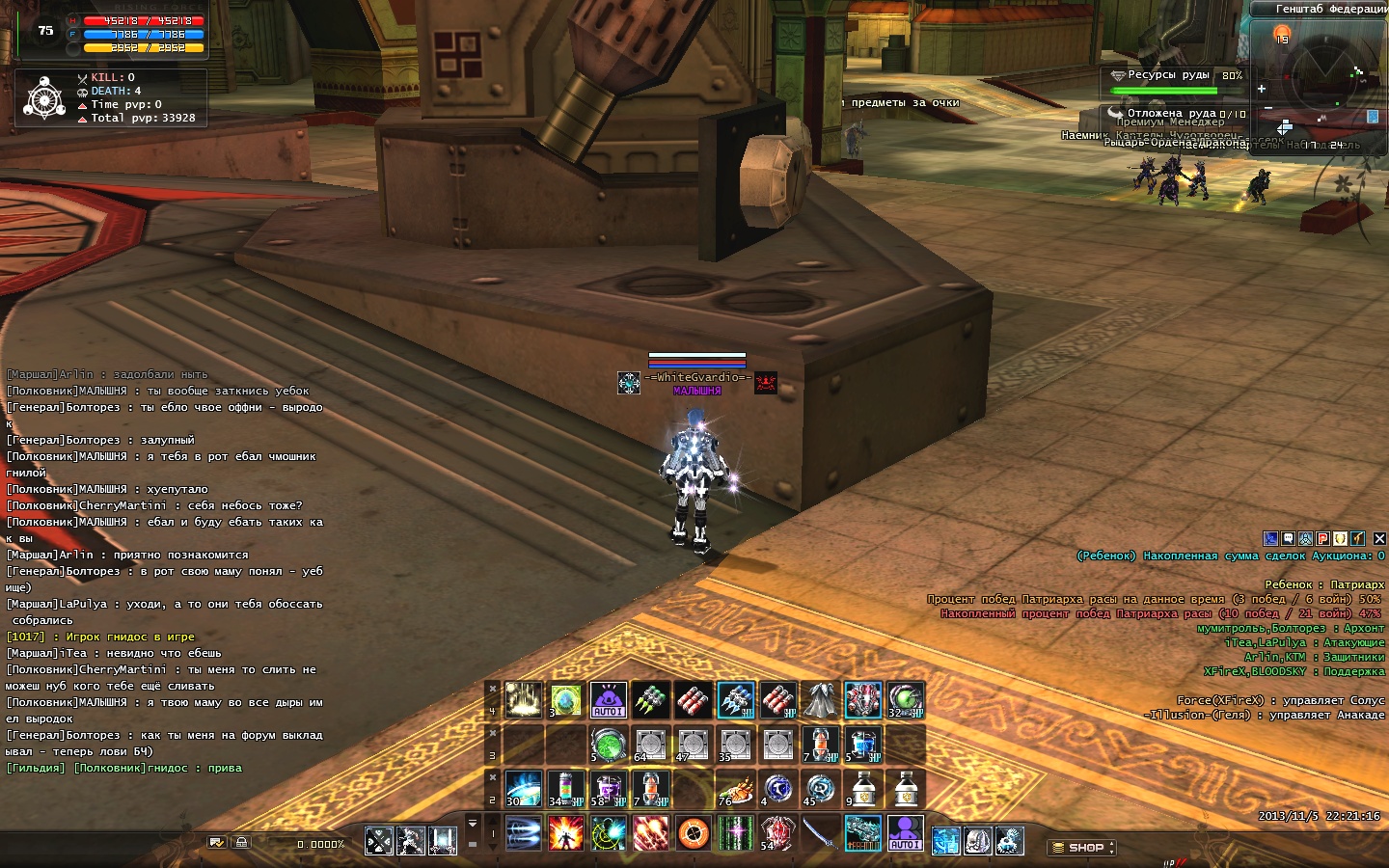
Task: Use the orange crosshair target skill
Action: [694, 833]
